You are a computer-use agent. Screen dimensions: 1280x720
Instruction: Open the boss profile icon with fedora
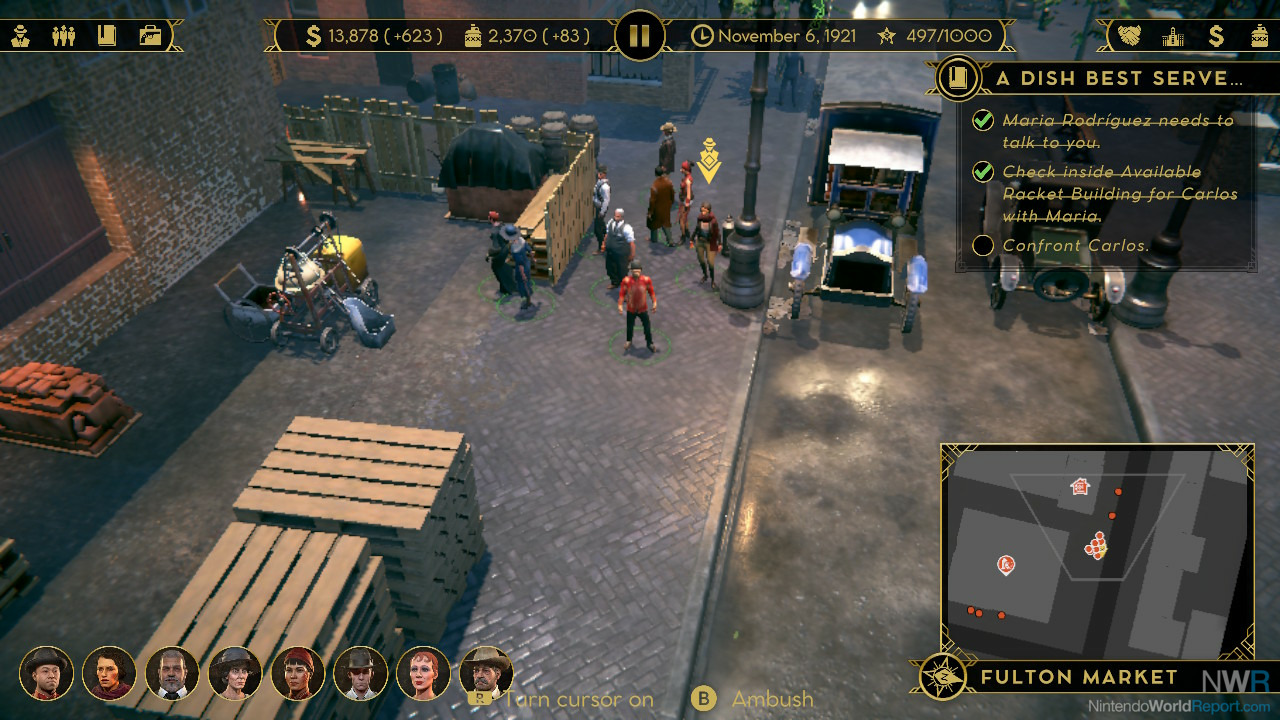[21, 36]
